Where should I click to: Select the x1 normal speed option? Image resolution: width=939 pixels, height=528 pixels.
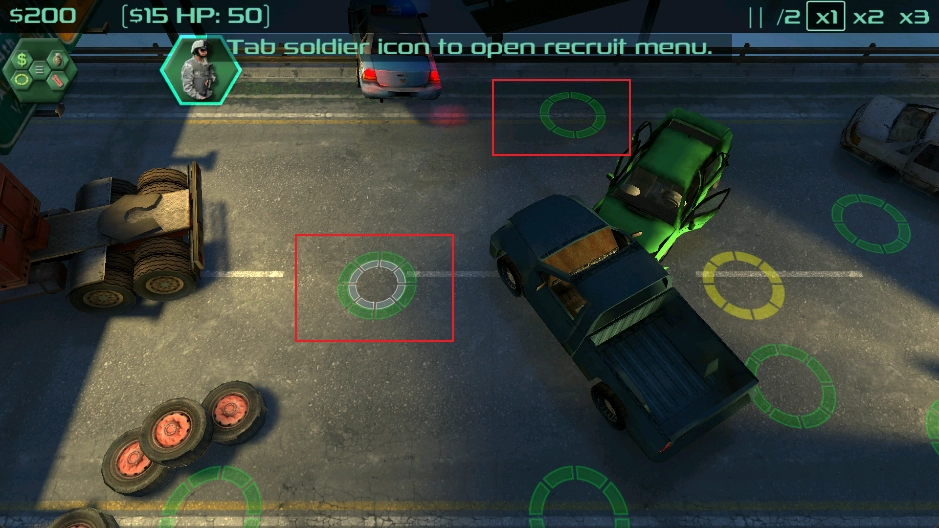826,17
